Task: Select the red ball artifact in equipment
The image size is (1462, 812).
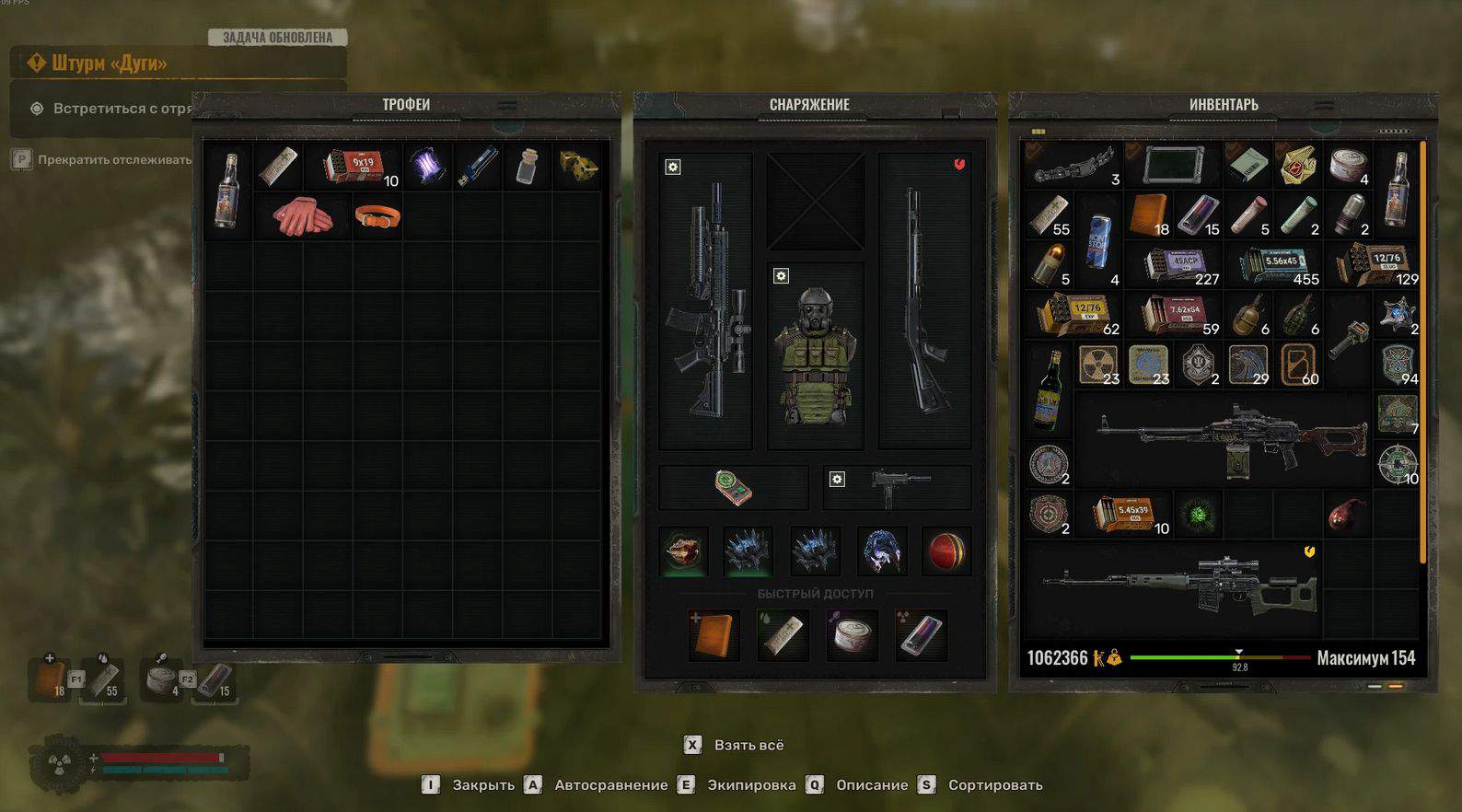Action: [x=946, y=551]
